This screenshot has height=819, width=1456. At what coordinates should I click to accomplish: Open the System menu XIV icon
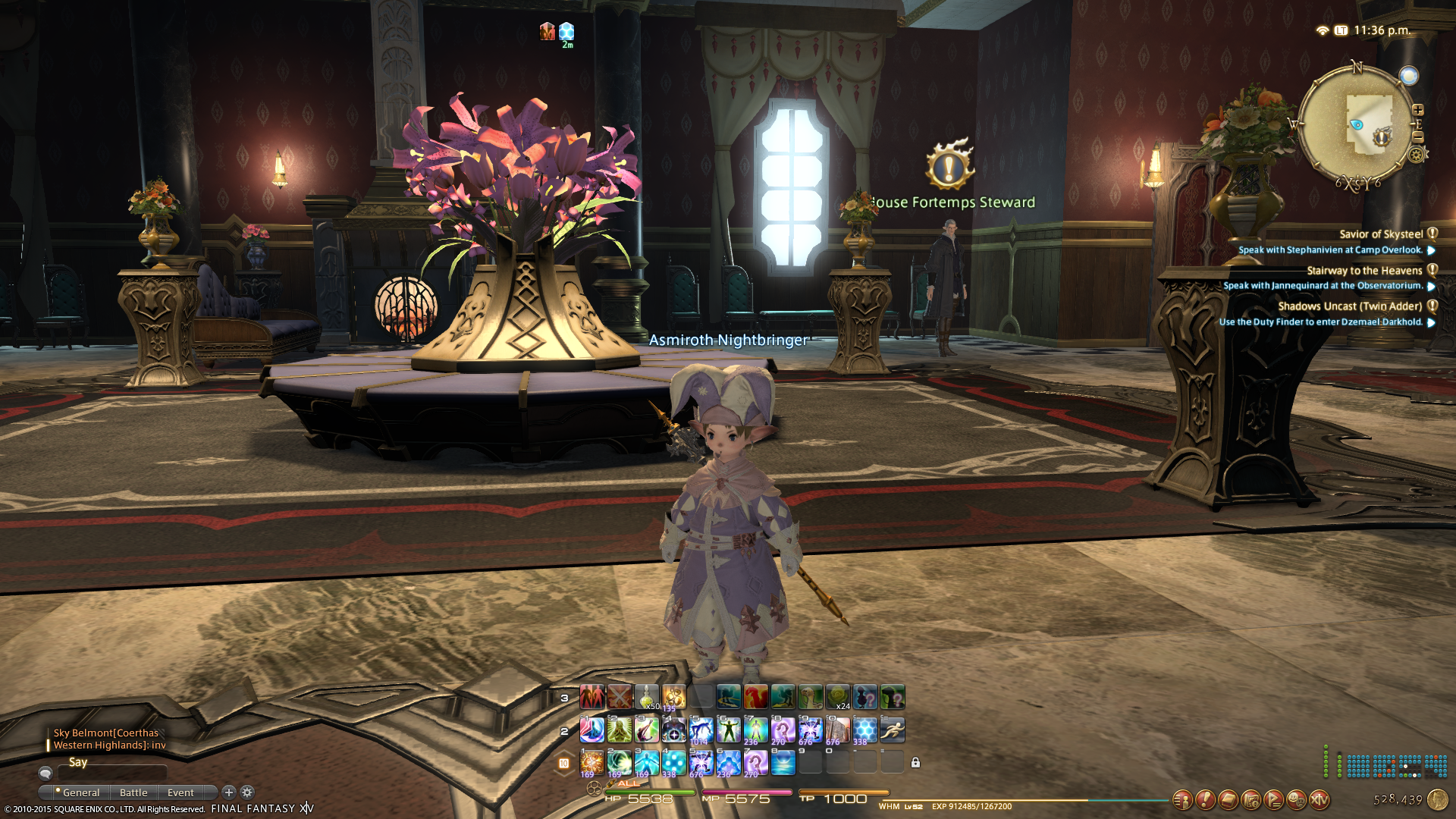(1319, 799)
